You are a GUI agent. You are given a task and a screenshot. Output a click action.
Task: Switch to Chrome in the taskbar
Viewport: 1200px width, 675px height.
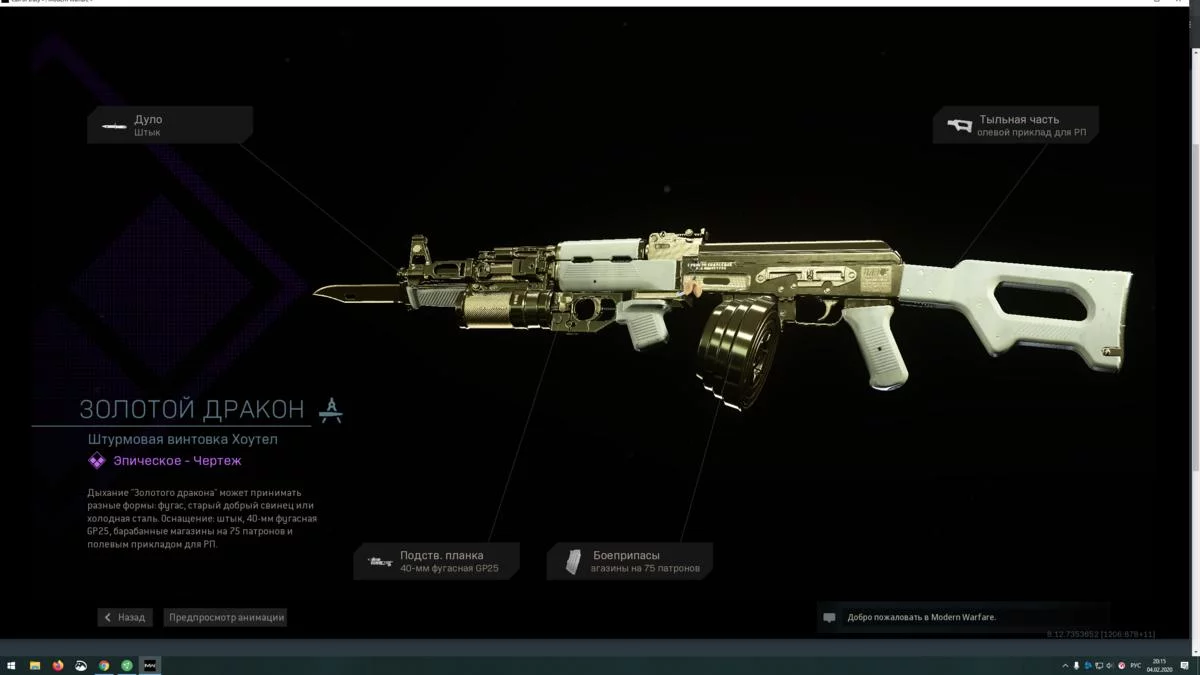click(x=104, y=665)
